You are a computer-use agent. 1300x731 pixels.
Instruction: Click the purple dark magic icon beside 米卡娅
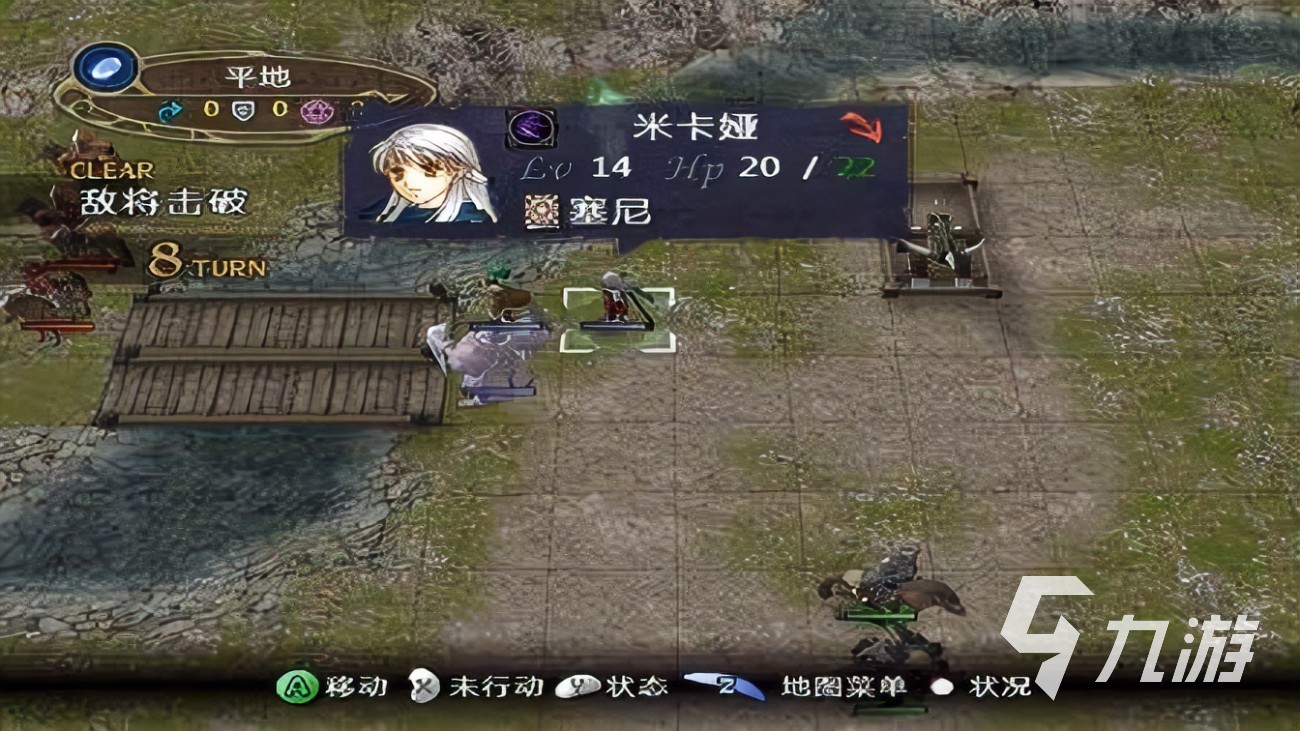tap(530, 128)
